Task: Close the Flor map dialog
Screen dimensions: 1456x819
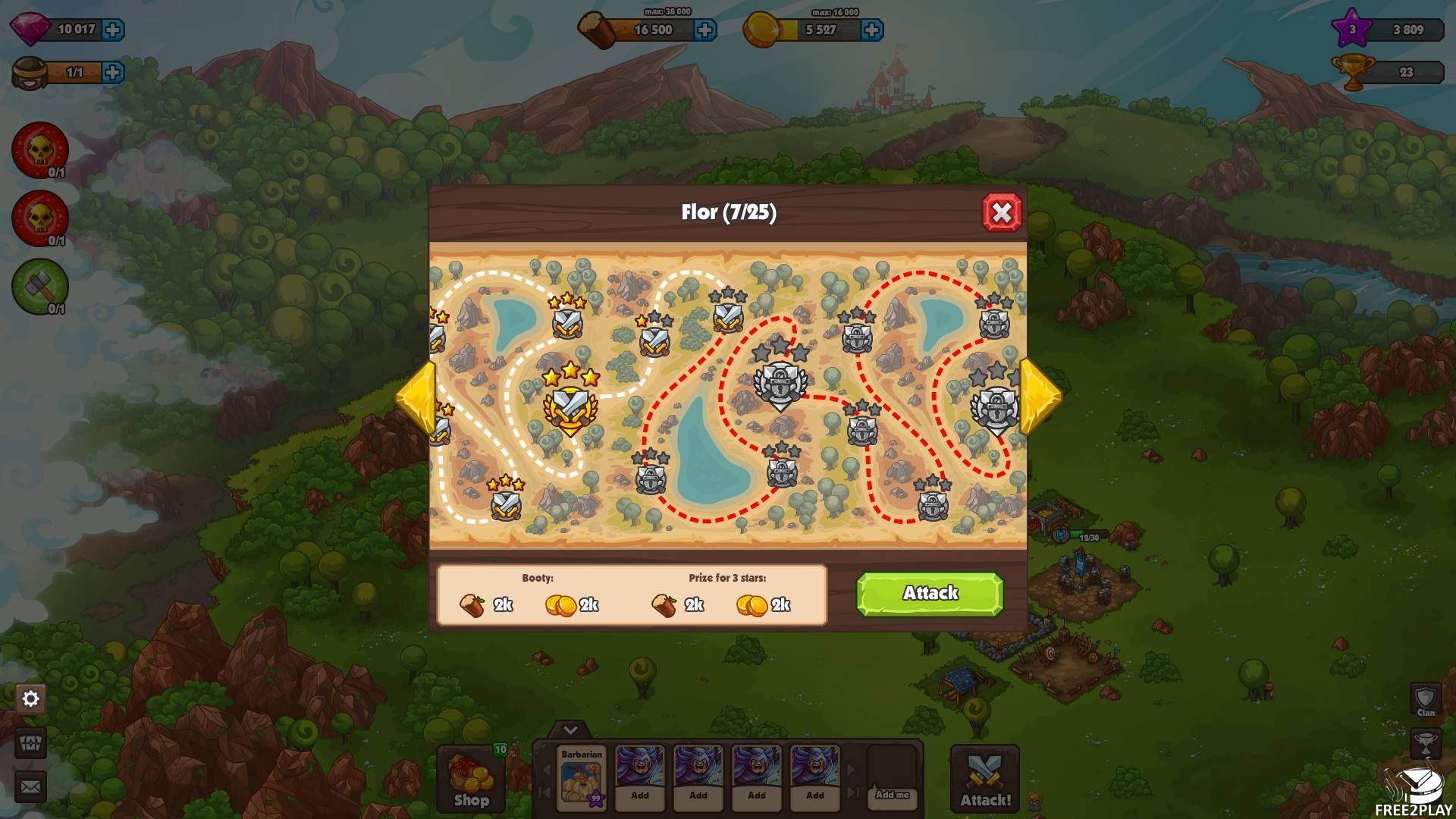Action: pos(1001,212)
